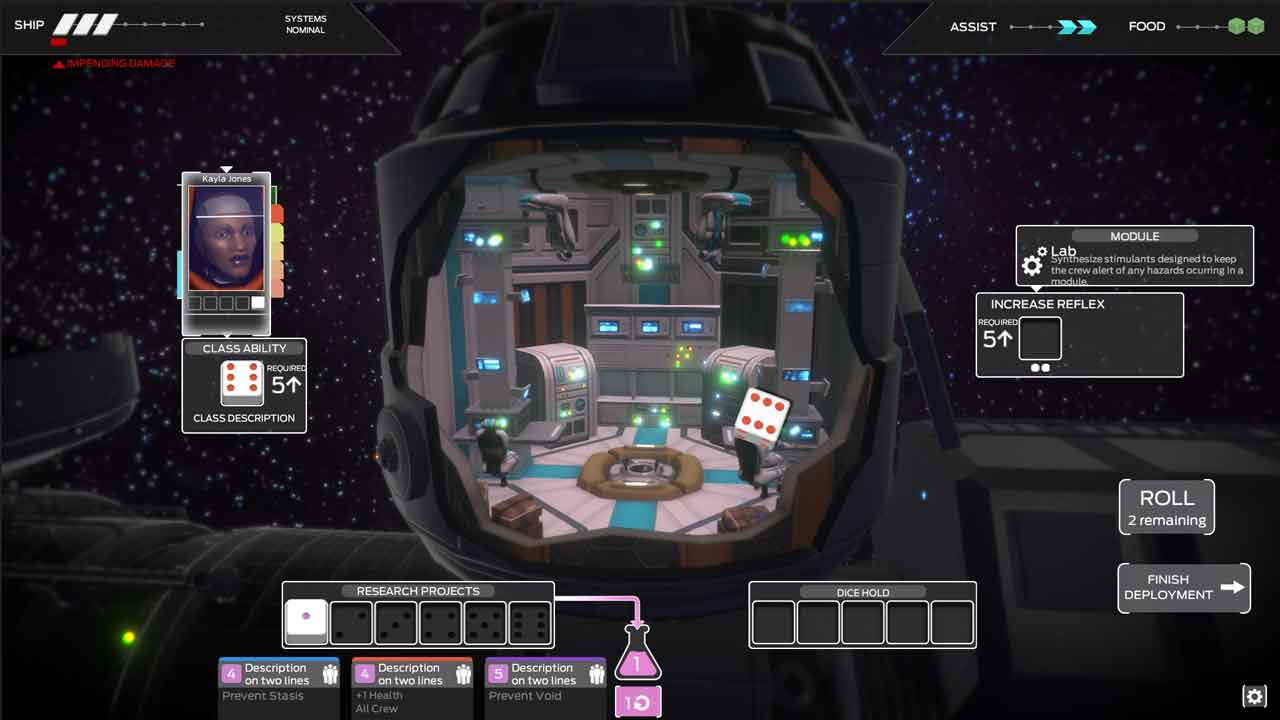This screenshot has height=720, width=1280.
Task: Open the Class Description
Action: tap(244, 418)
